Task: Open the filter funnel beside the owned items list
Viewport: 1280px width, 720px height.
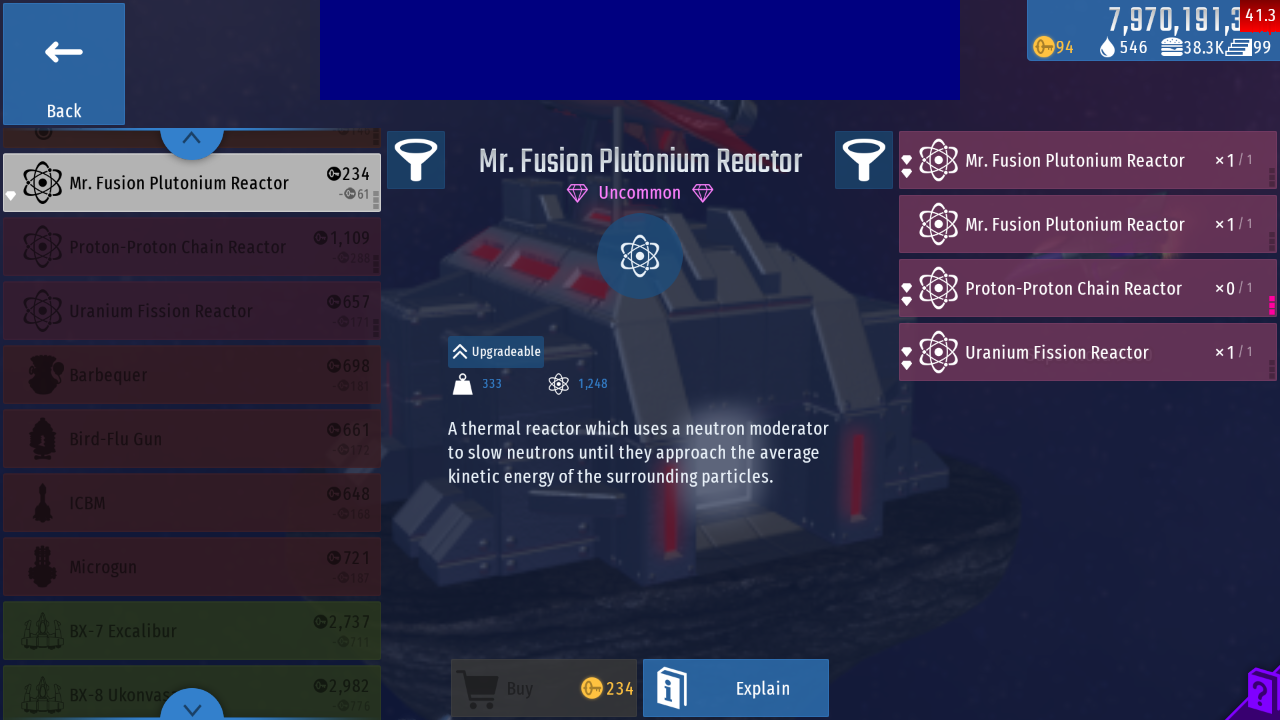Action: click(x=864, y=160)
